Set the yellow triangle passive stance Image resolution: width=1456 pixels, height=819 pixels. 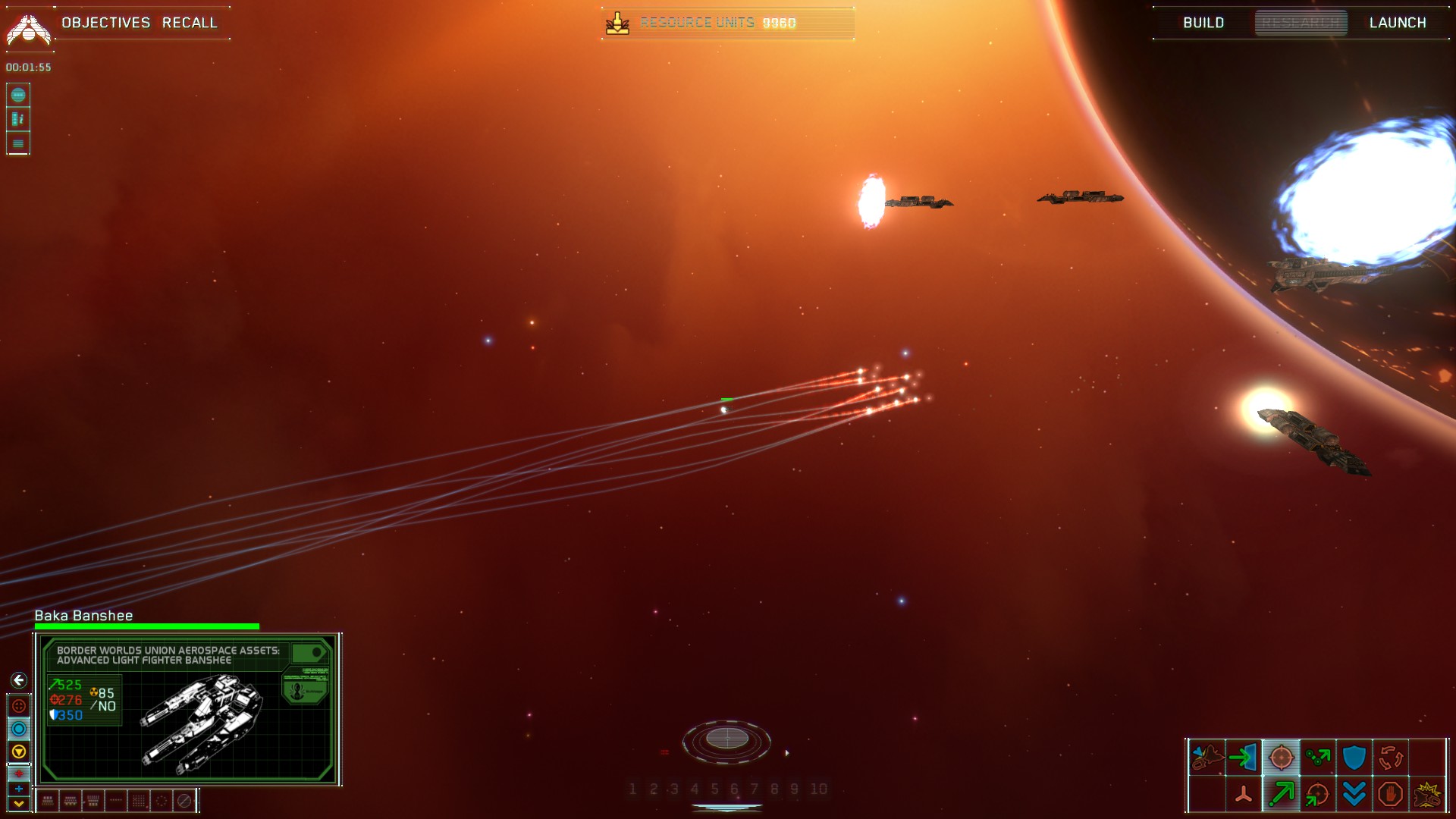coord(19,752)
